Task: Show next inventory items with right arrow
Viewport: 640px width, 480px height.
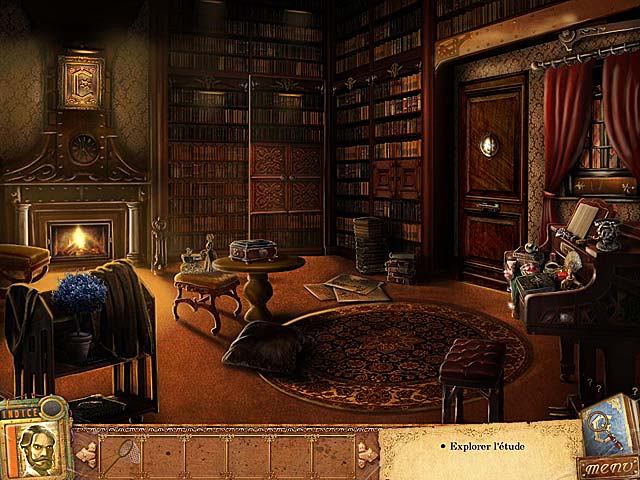Action: (x=367, y=455)
